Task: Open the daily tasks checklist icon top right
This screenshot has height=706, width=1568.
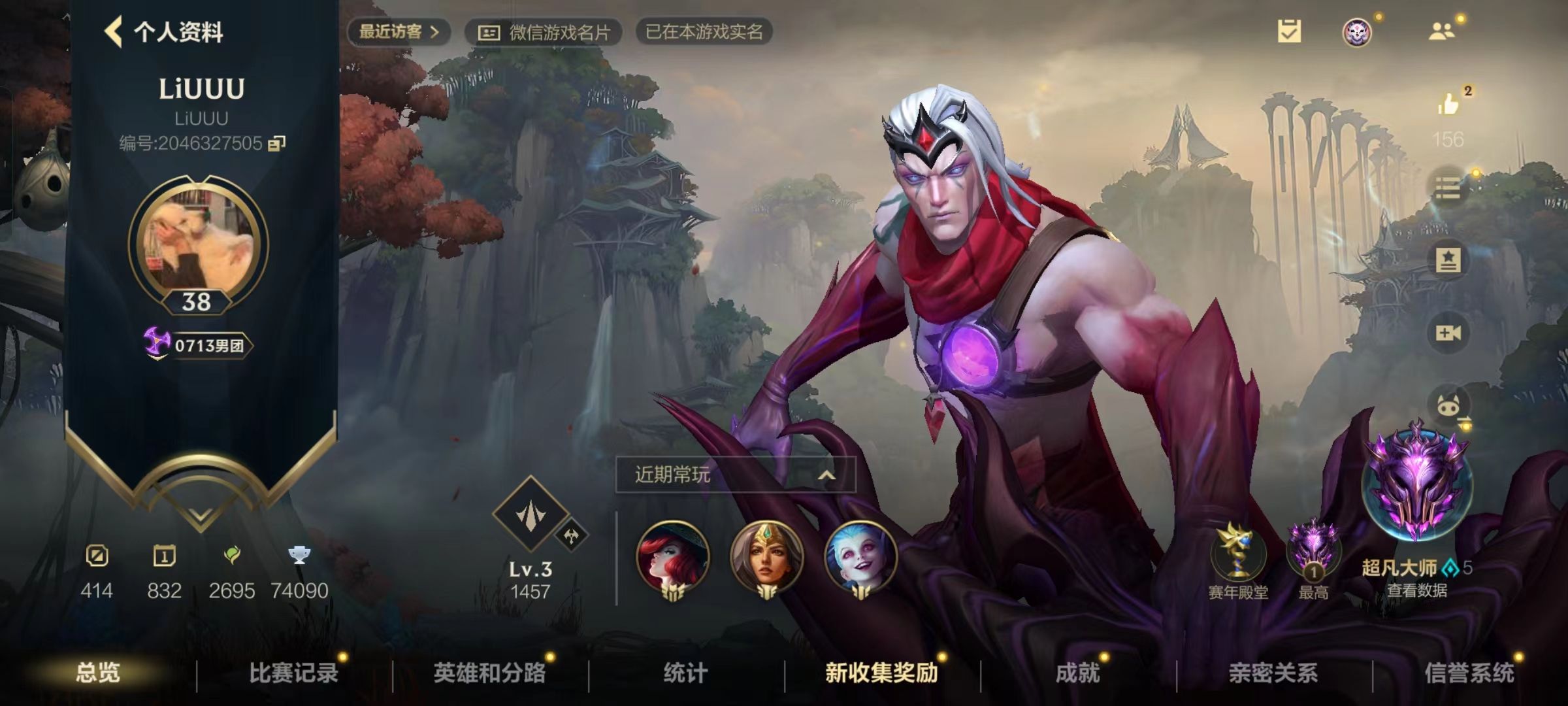Action: 1289,31
